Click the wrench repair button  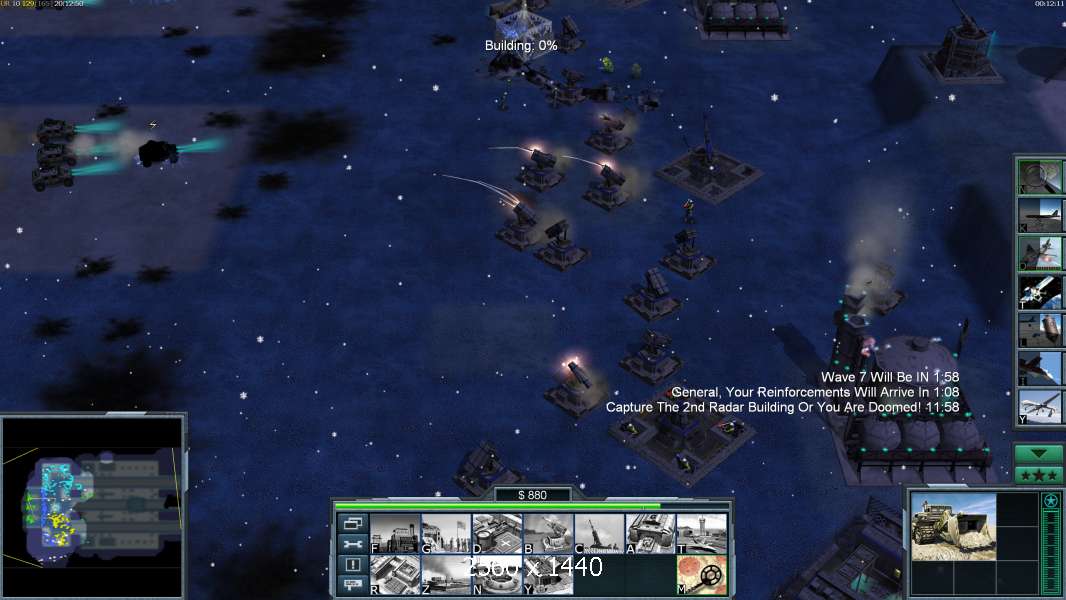click(352, 544)
